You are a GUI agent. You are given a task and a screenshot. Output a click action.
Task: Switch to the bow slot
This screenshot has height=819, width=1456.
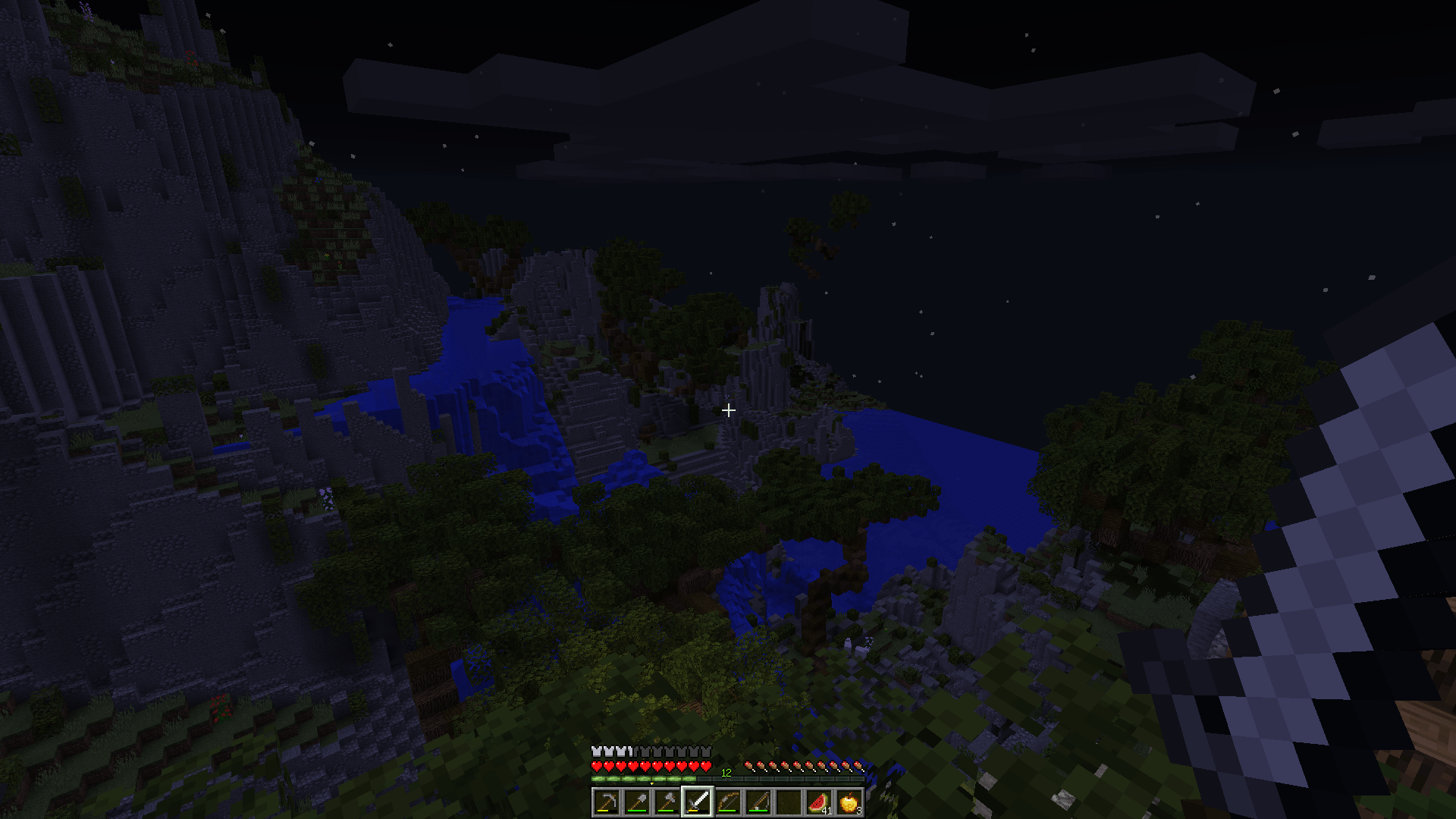[728, 802]
